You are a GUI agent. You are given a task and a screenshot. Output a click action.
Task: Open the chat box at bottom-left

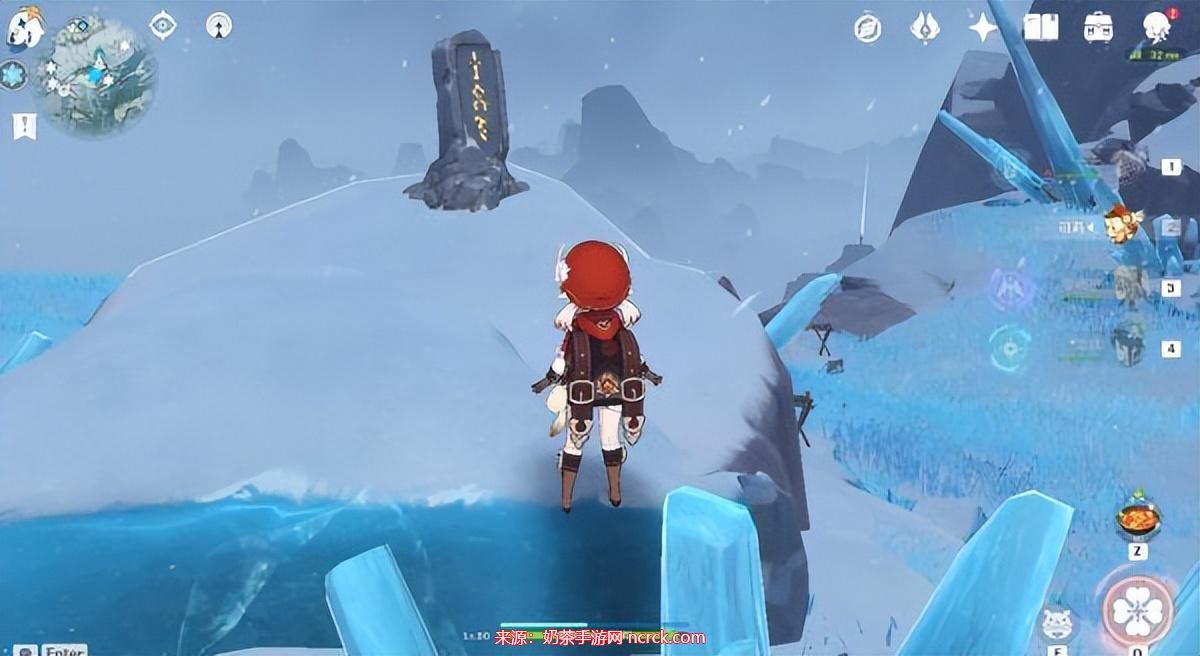point(50,650)
